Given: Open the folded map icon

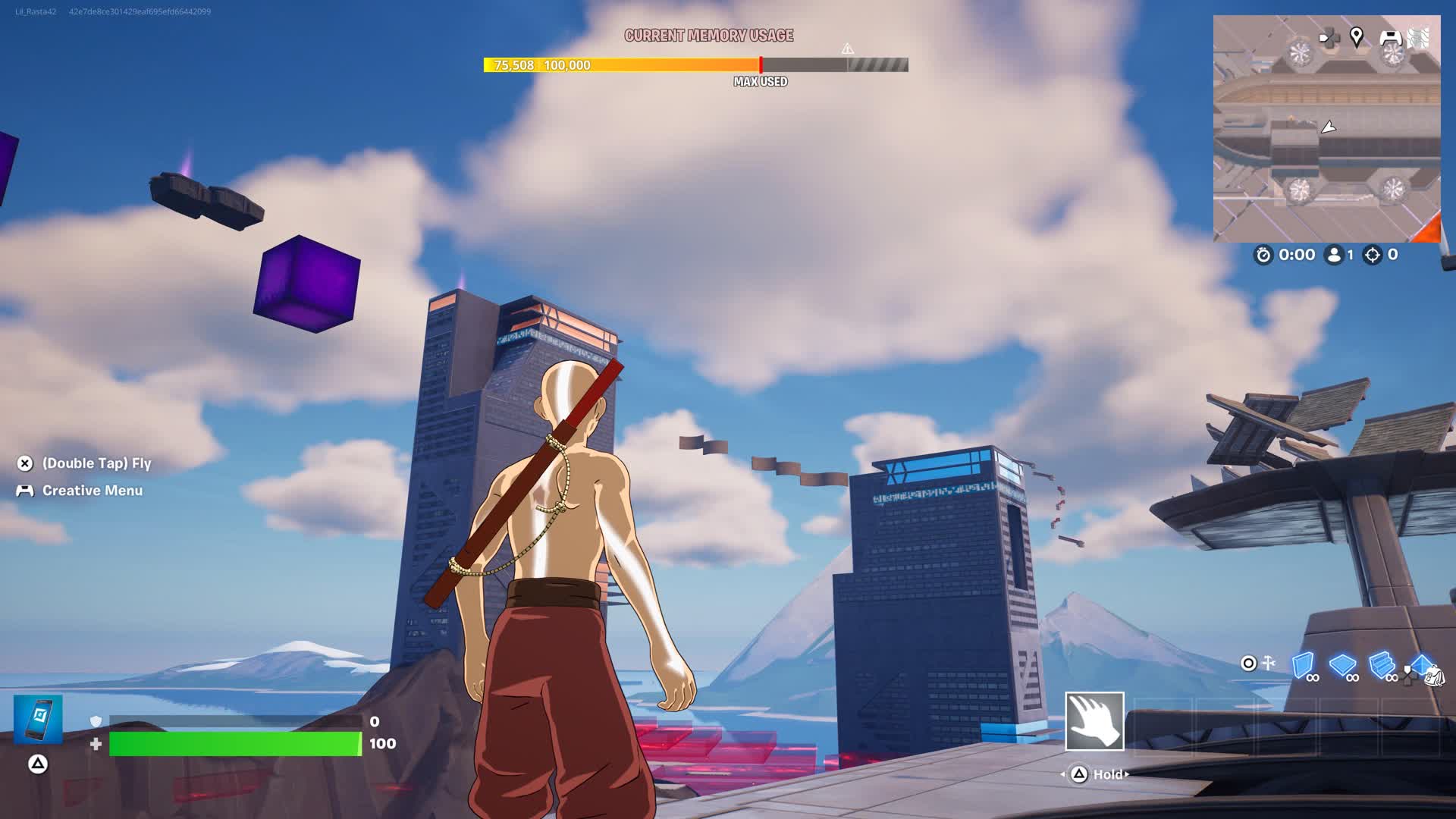Looking at the screenshot, I should 1420,37.
